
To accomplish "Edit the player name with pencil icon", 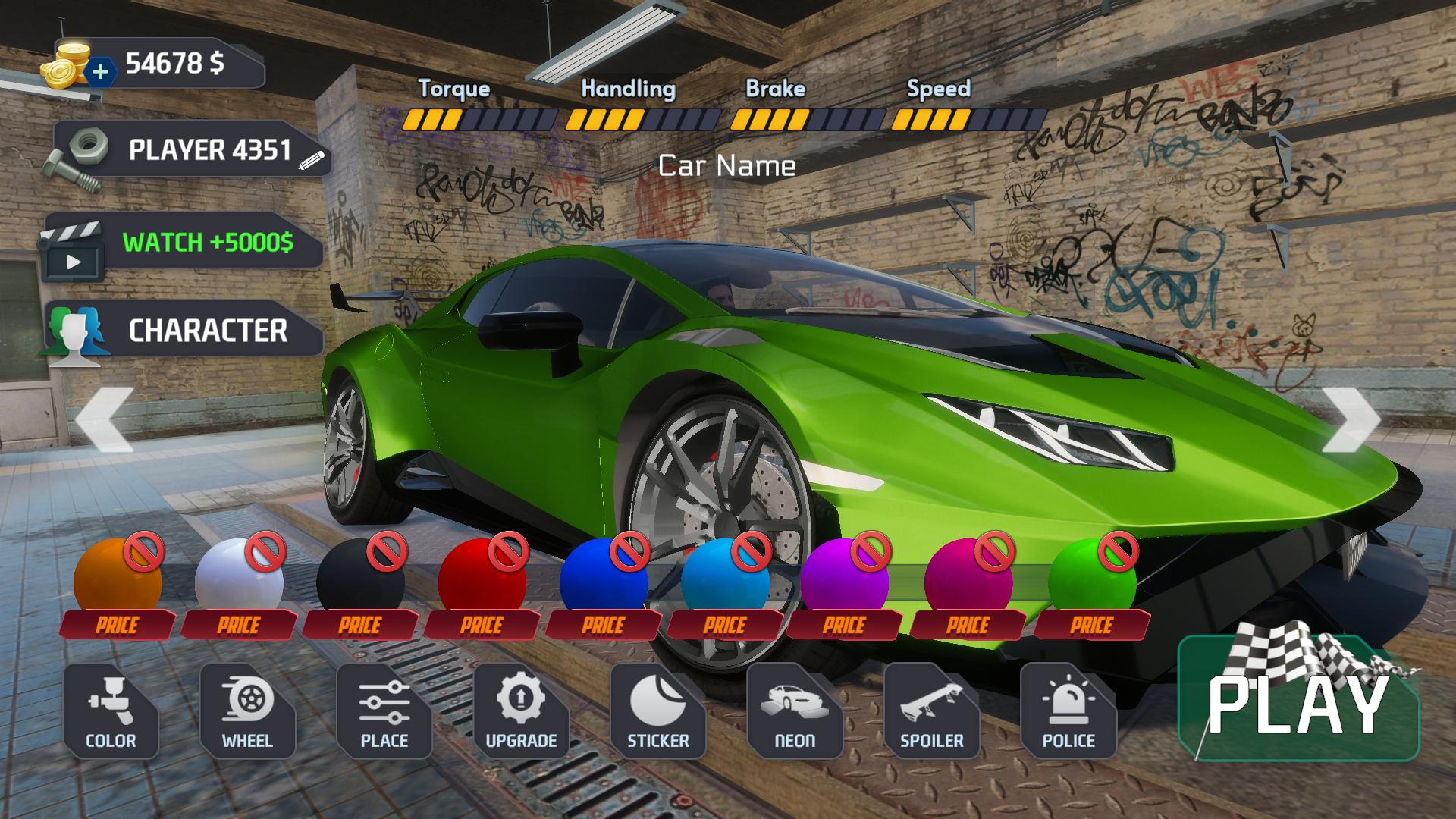I will (x=312, y=158).
